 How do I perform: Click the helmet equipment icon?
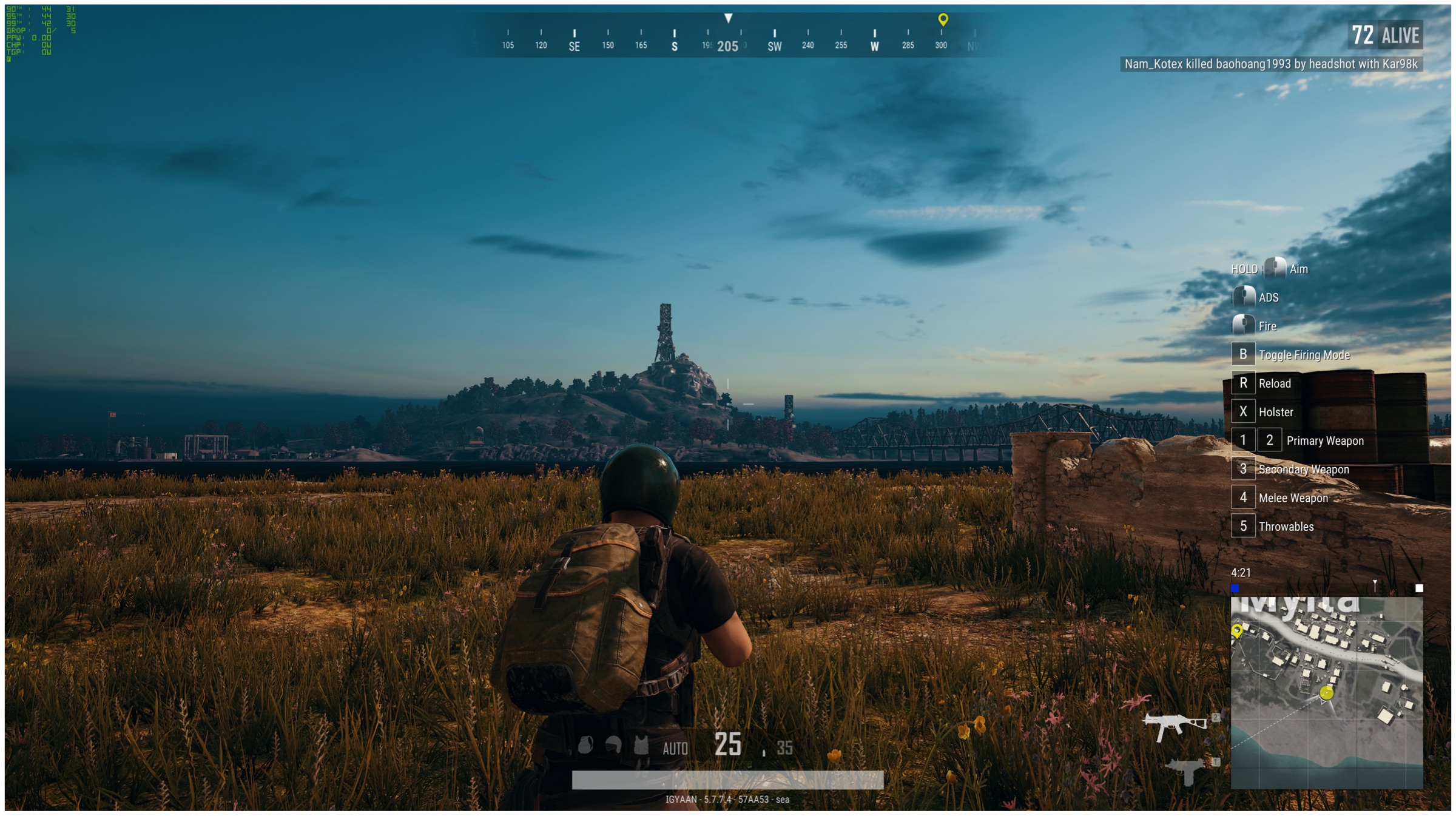pos(613,745)
